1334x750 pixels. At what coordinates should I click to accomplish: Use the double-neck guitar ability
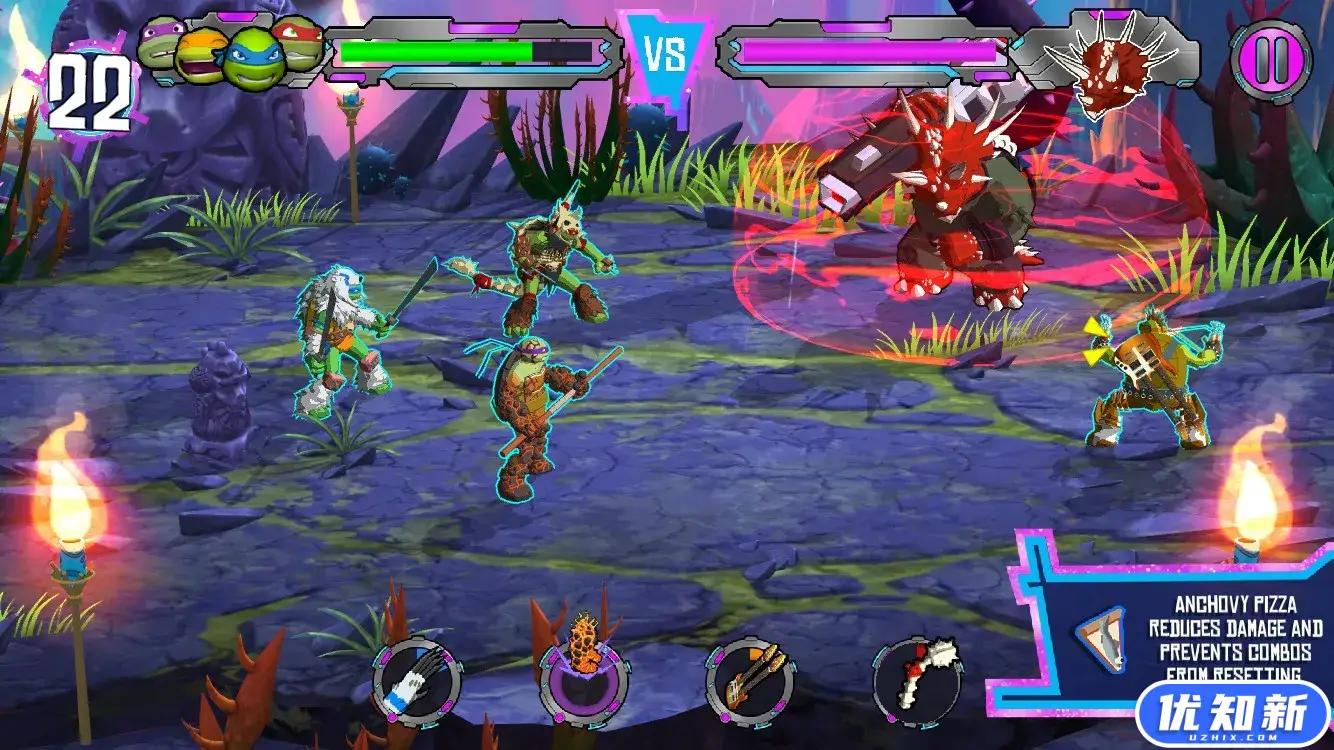click(x=750, y=682)
